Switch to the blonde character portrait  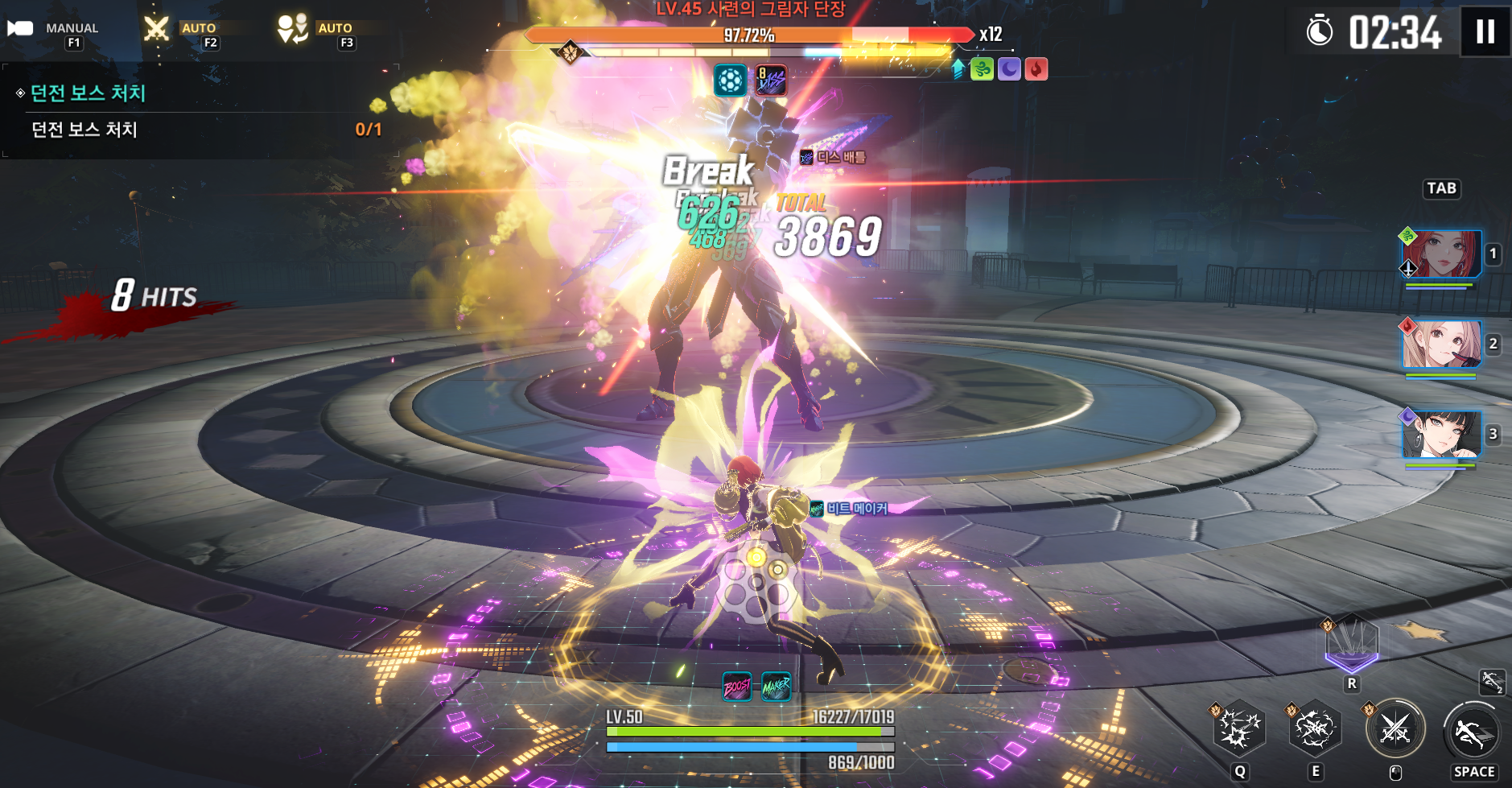[x=1440, y=344]
